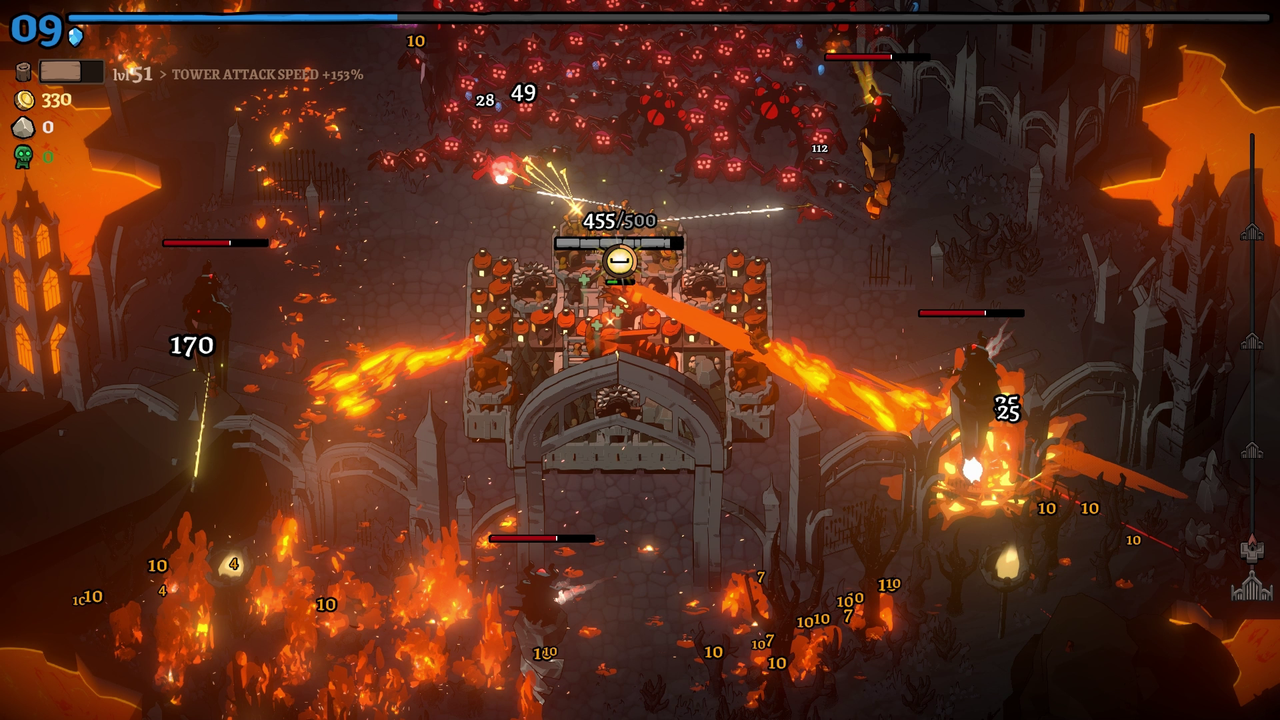
Task: Click the lvl 51 level label
Action: point(135,73)
